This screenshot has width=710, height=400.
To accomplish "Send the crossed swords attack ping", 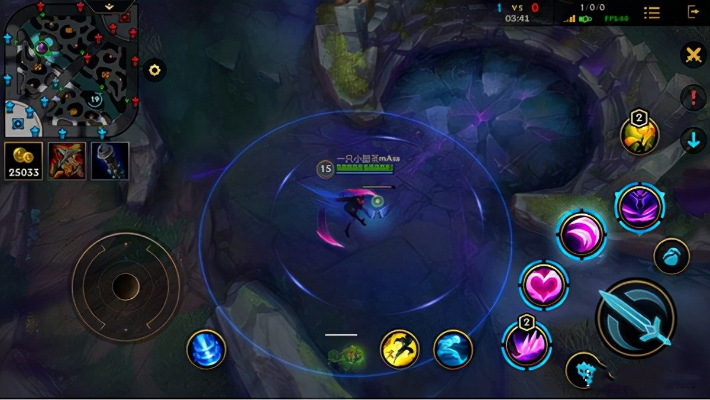I will (x=693, y=56).
